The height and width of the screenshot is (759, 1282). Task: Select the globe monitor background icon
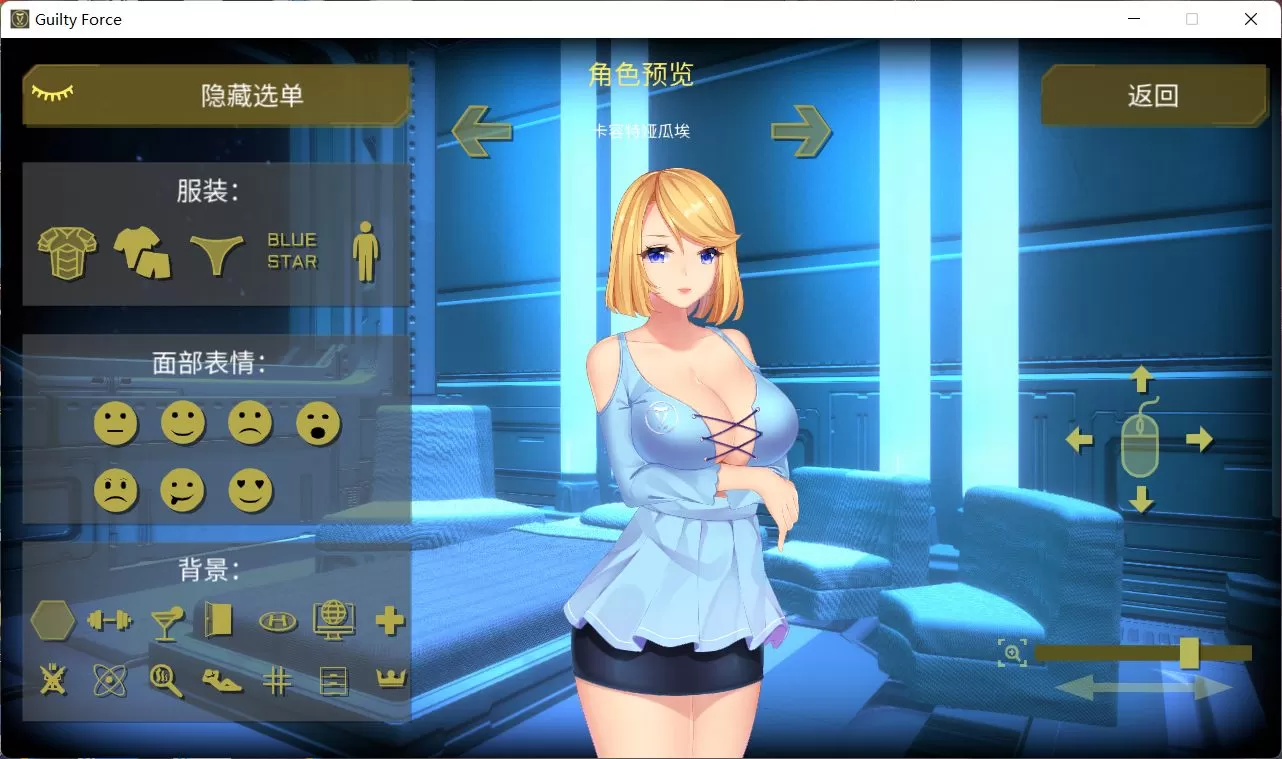(x=334, y=619)
